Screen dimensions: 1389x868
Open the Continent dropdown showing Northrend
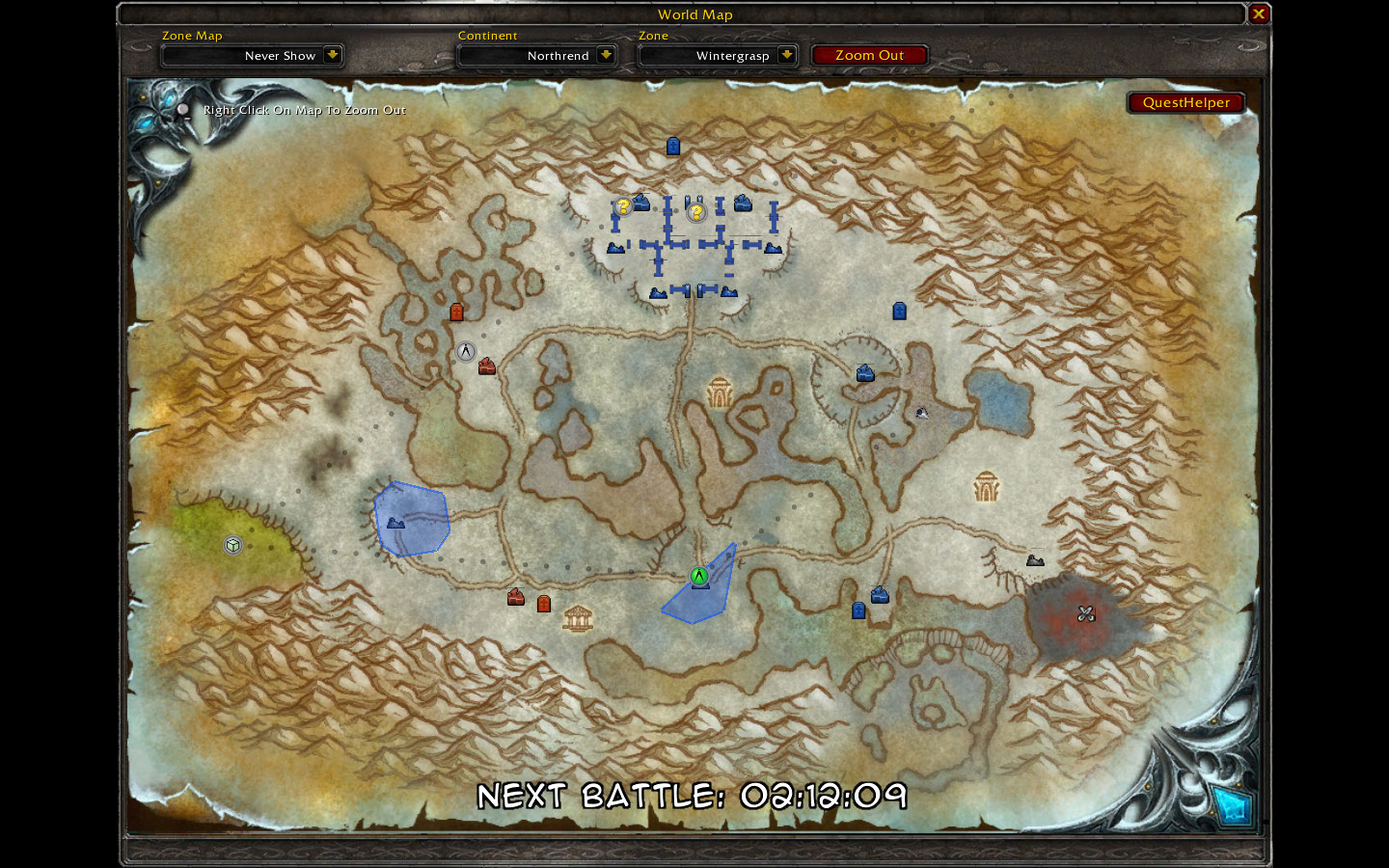pos(606,55)
